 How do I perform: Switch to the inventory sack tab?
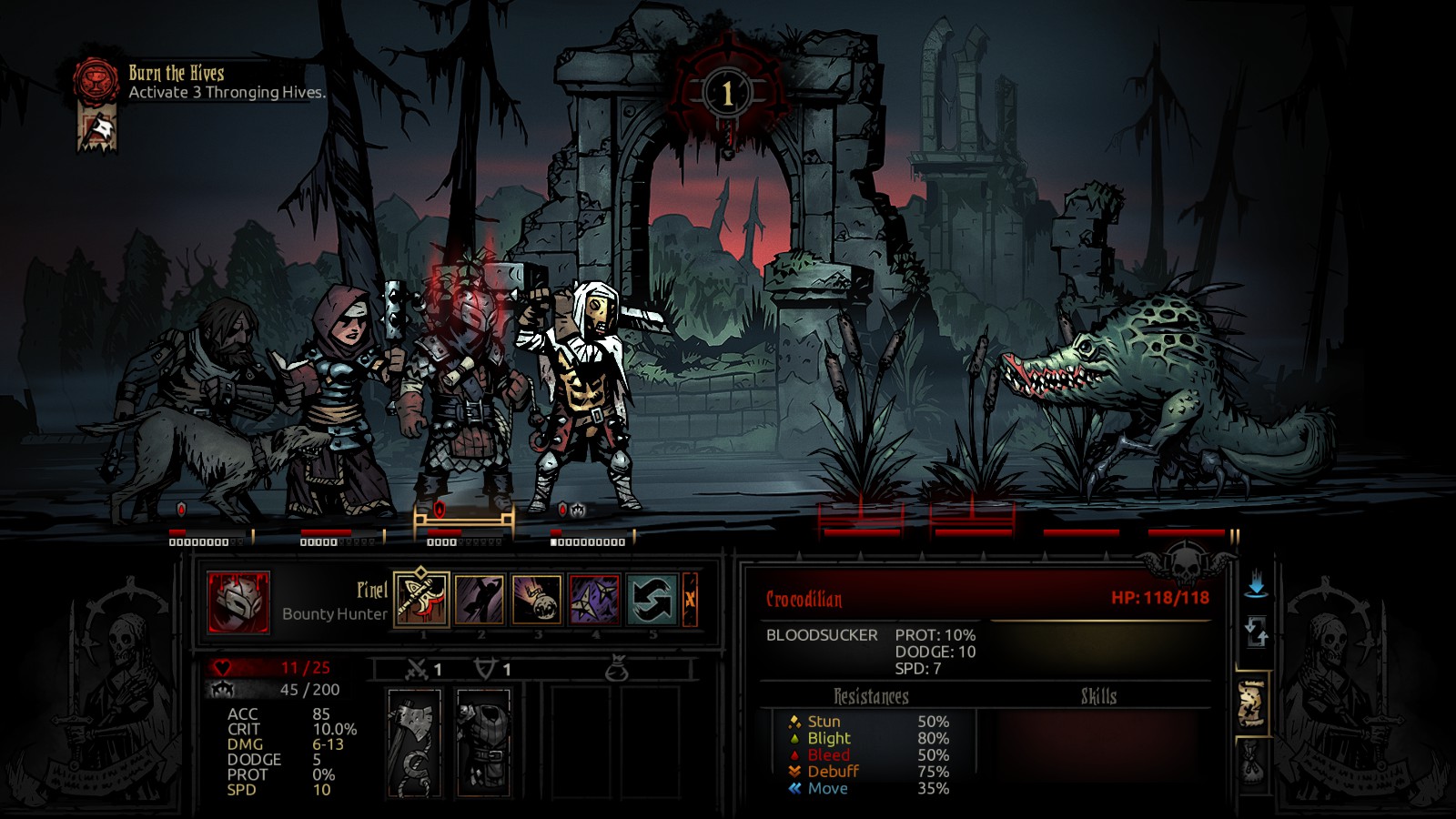click(x=1252, y=764)
